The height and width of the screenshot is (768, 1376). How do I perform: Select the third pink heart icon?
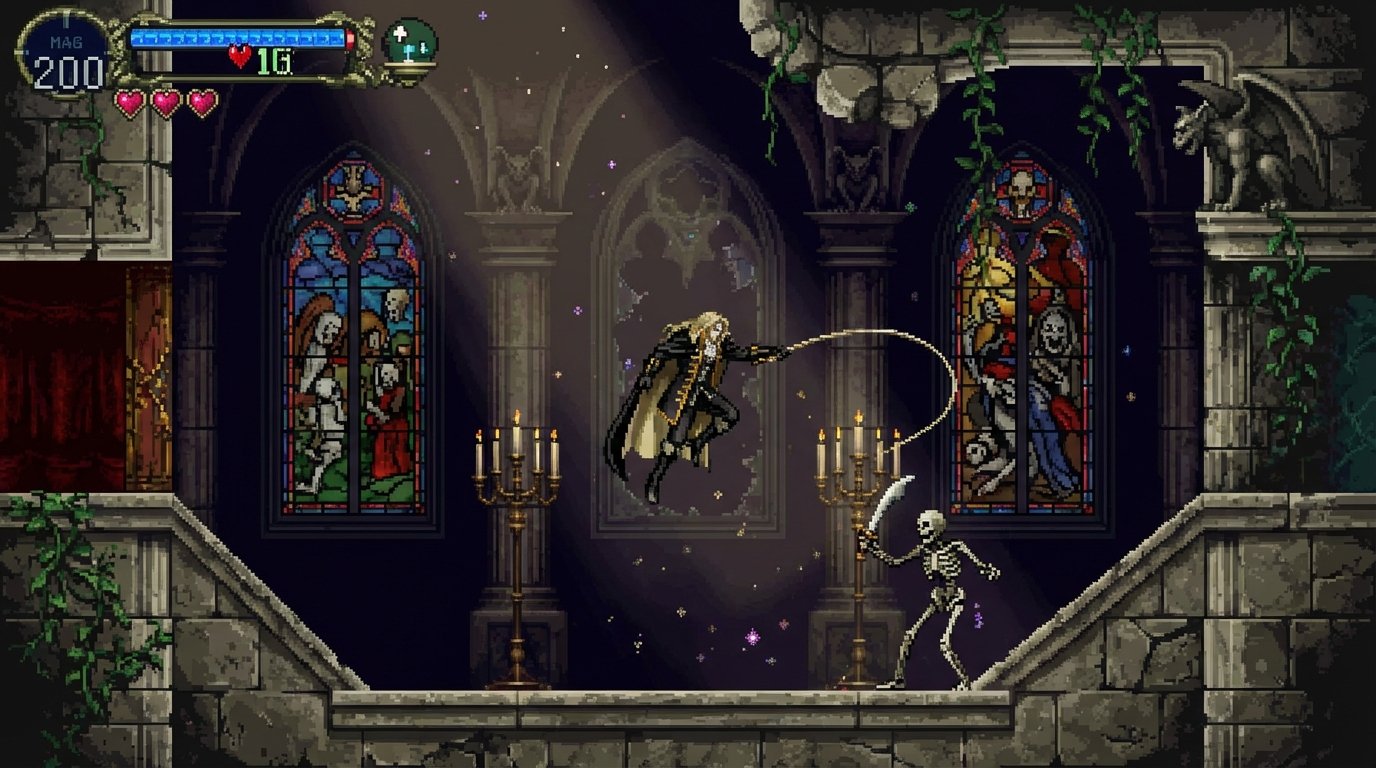coord(201,104)
